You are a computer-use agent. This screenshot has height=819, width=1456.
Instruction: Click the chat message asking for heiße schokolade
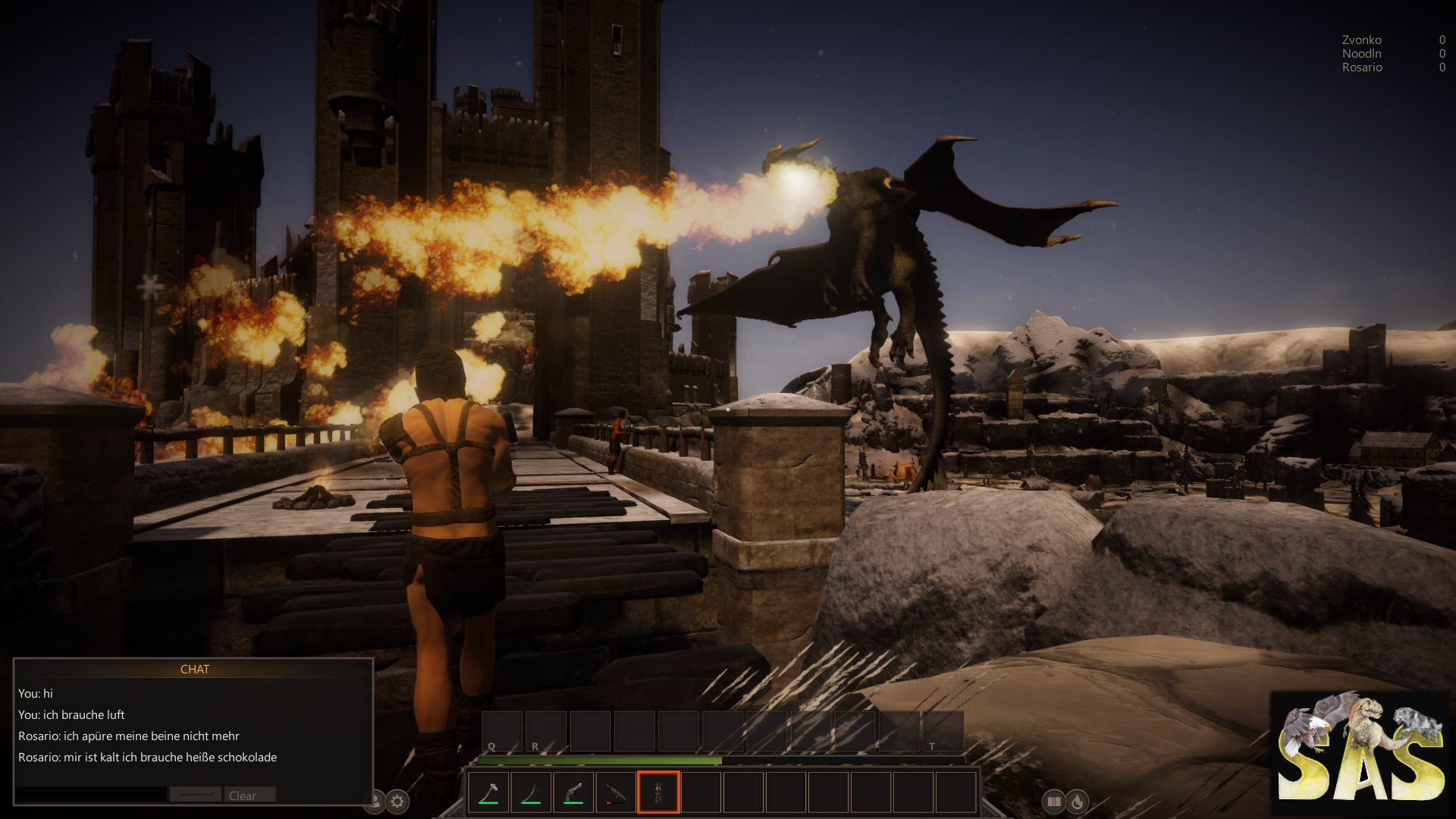click(x=147, y=757)
